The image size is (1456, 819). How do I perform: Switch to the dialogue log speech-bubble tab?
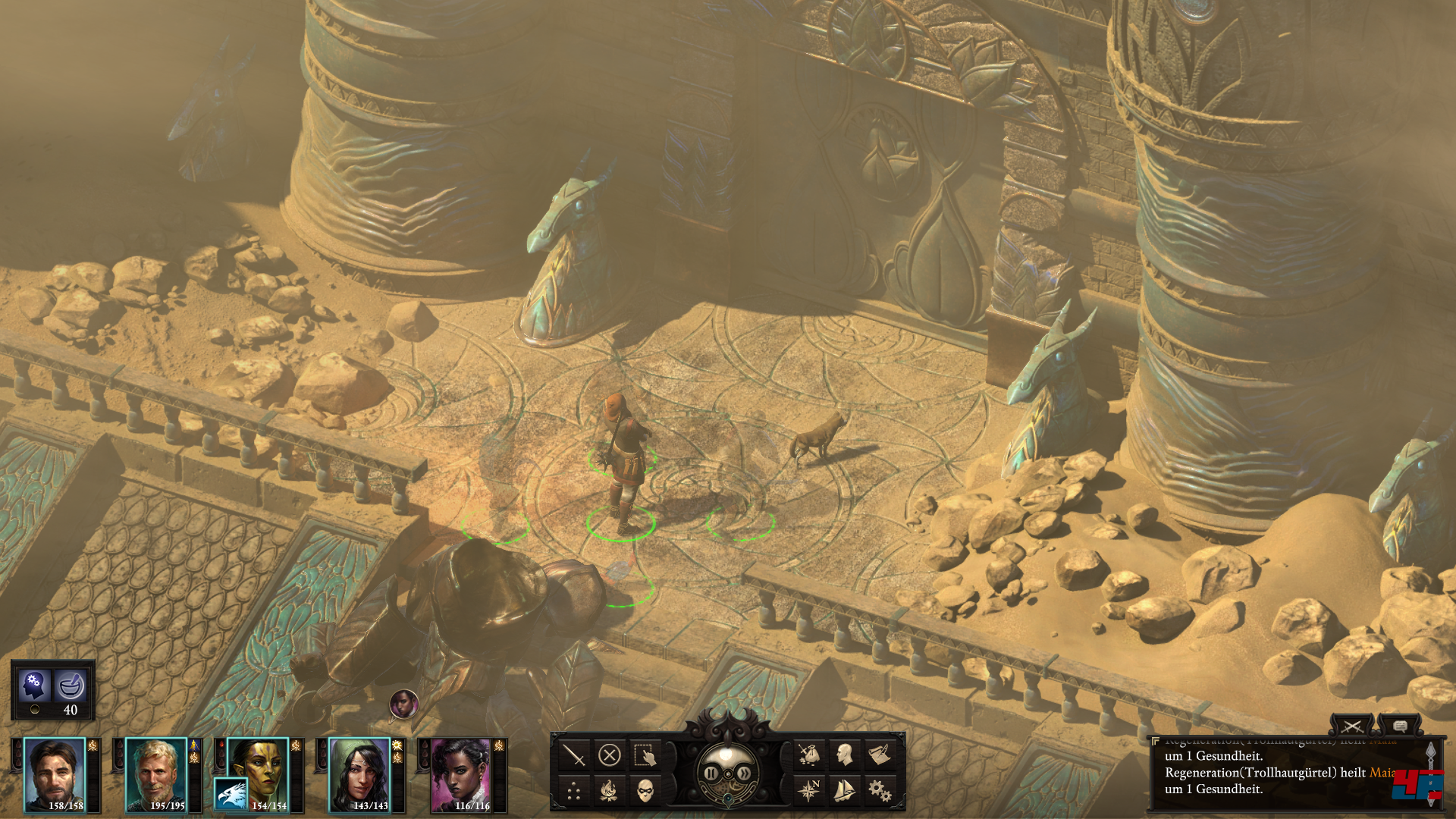point(1400,726)
